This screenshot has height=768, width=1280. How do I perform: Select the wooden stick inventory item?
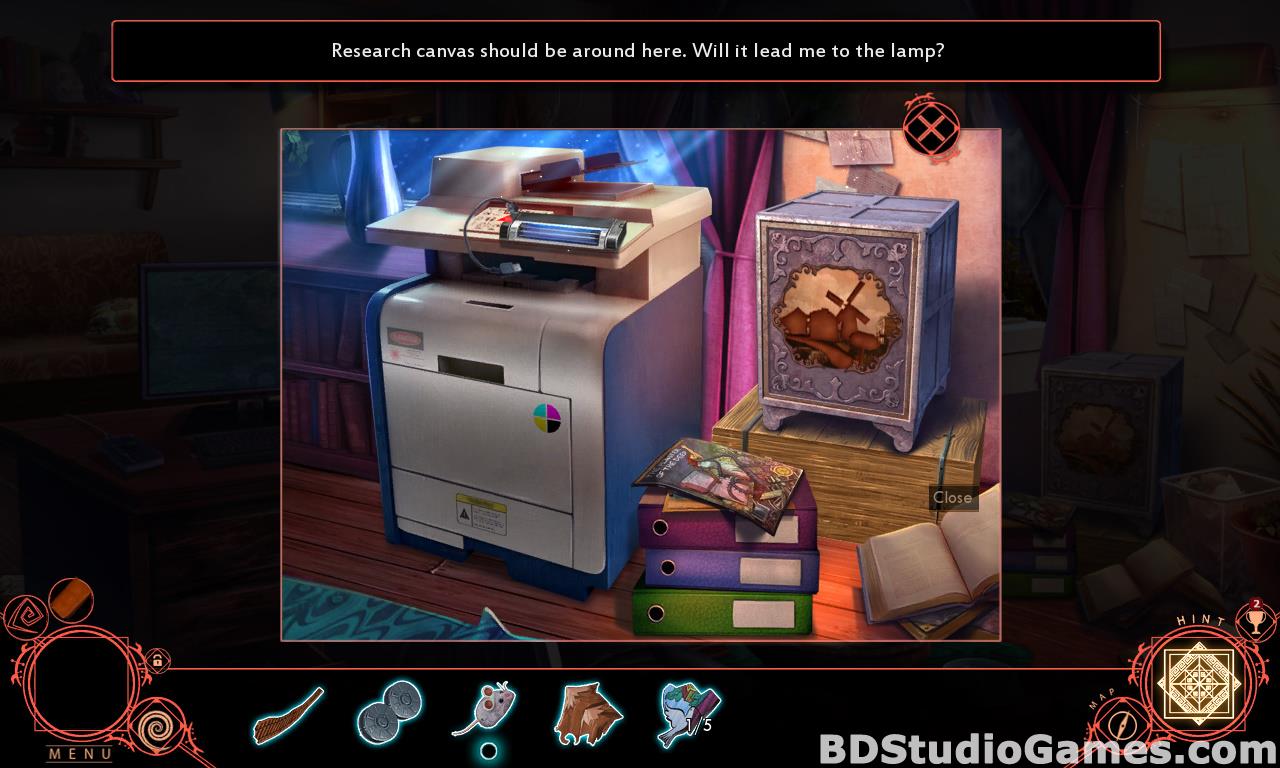click(x=288, y=715)
